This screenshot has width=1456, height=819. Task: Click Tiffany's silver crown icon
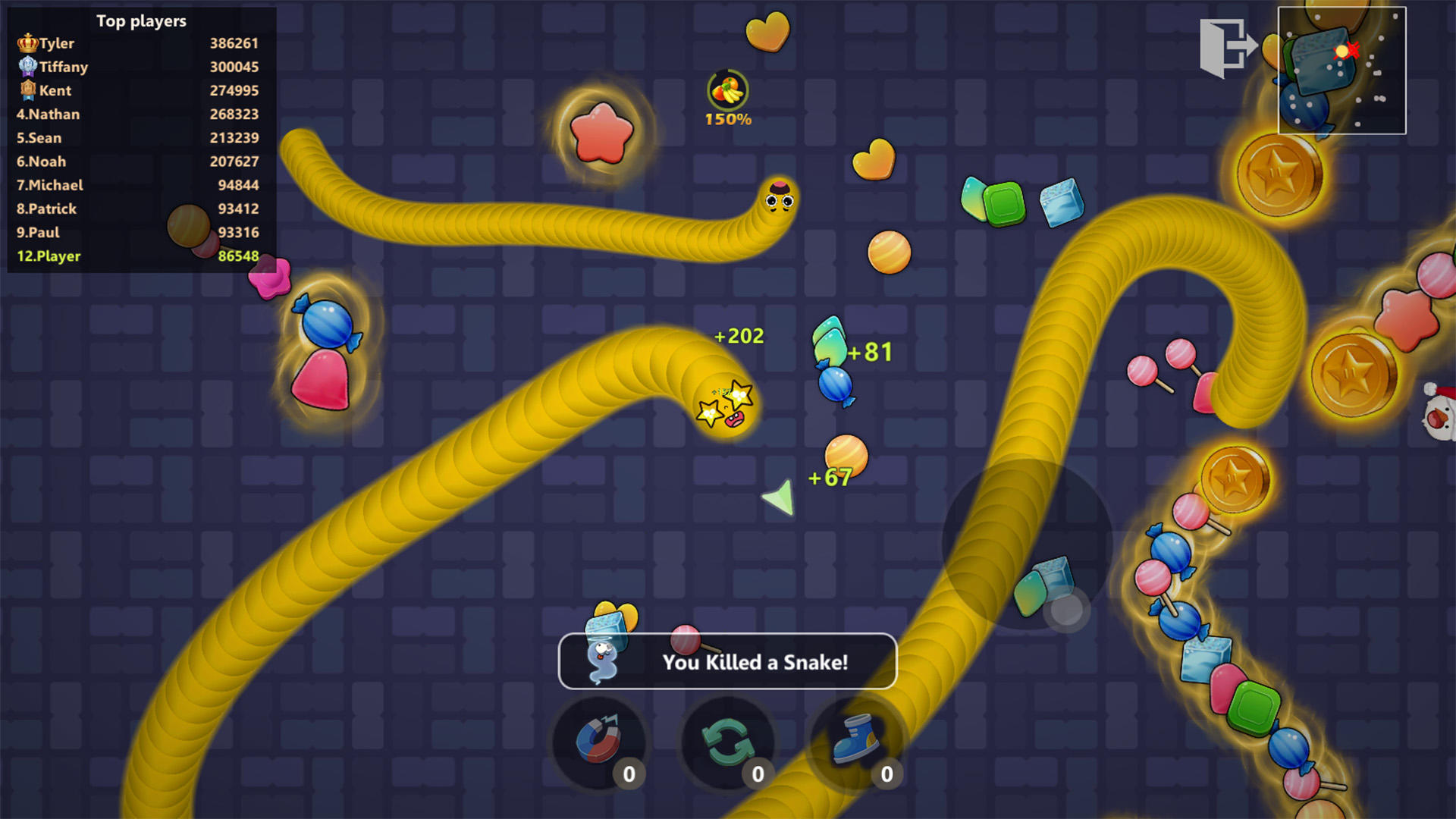27,67
